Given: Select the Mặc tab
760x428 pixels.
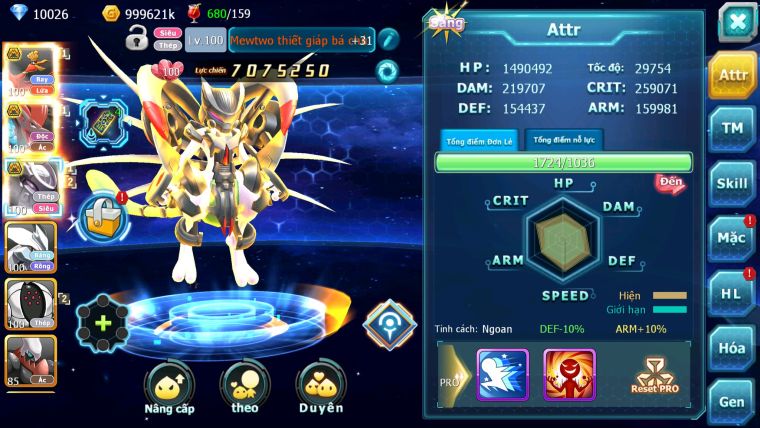Looking at the screenshot, I should coord(732,238).
